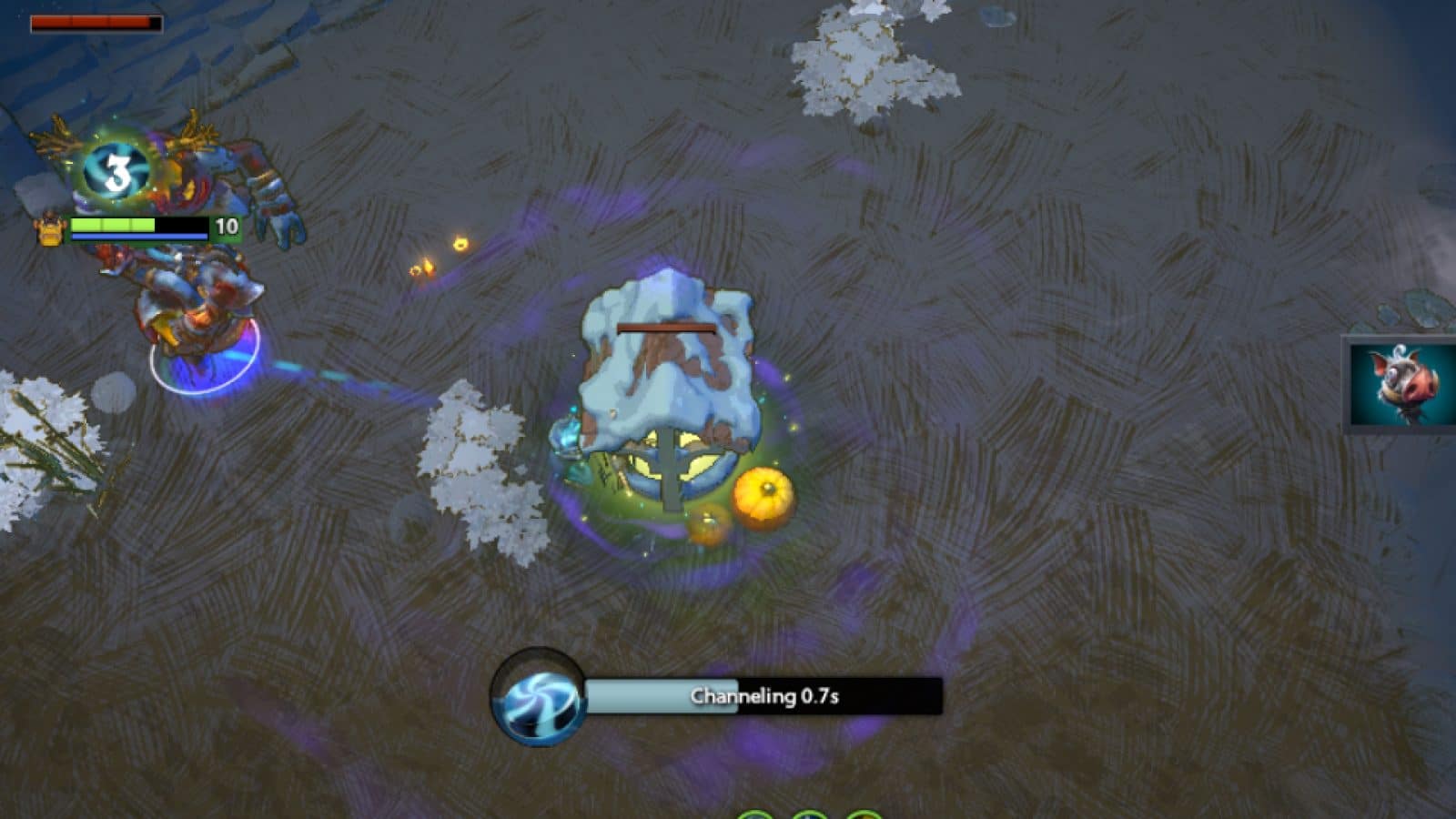Click the number 10 stack counter

point(227,224)
